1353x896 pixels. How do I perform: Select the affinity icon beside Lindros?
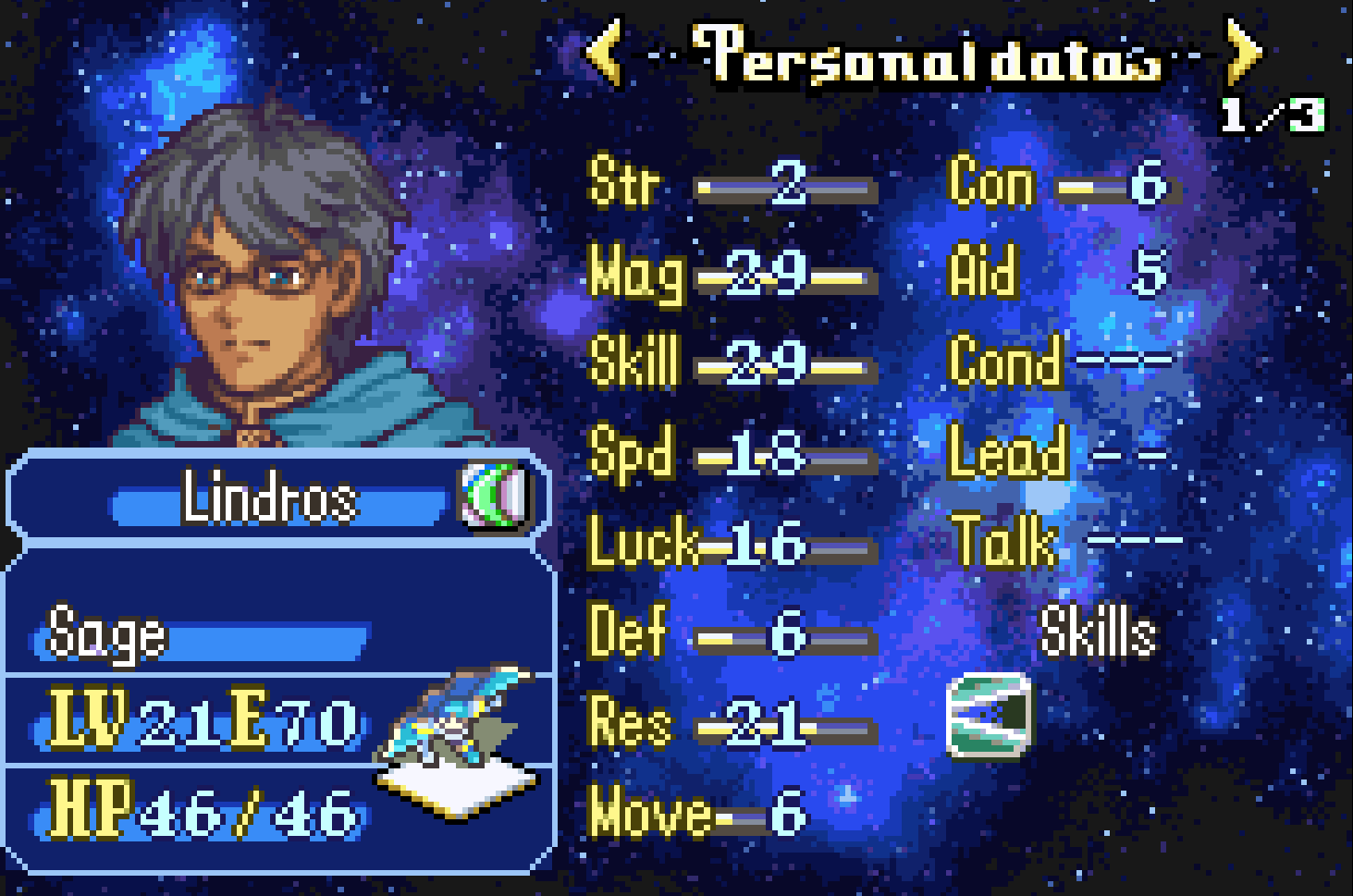coord(496,497)
